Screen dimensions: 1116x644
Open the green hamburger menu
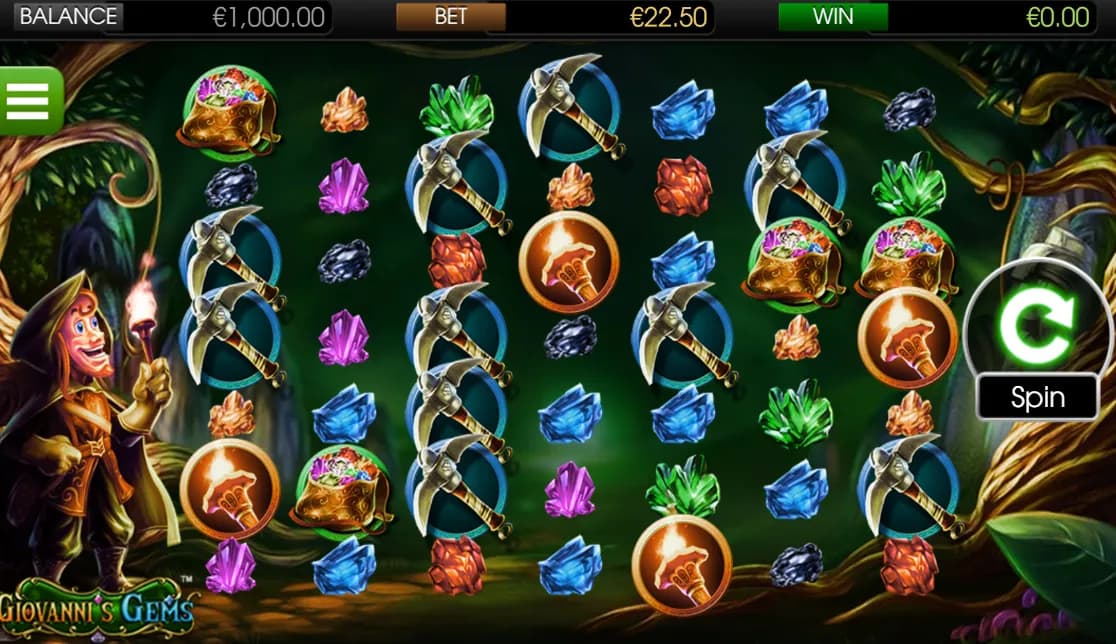[x=28, y=100]
